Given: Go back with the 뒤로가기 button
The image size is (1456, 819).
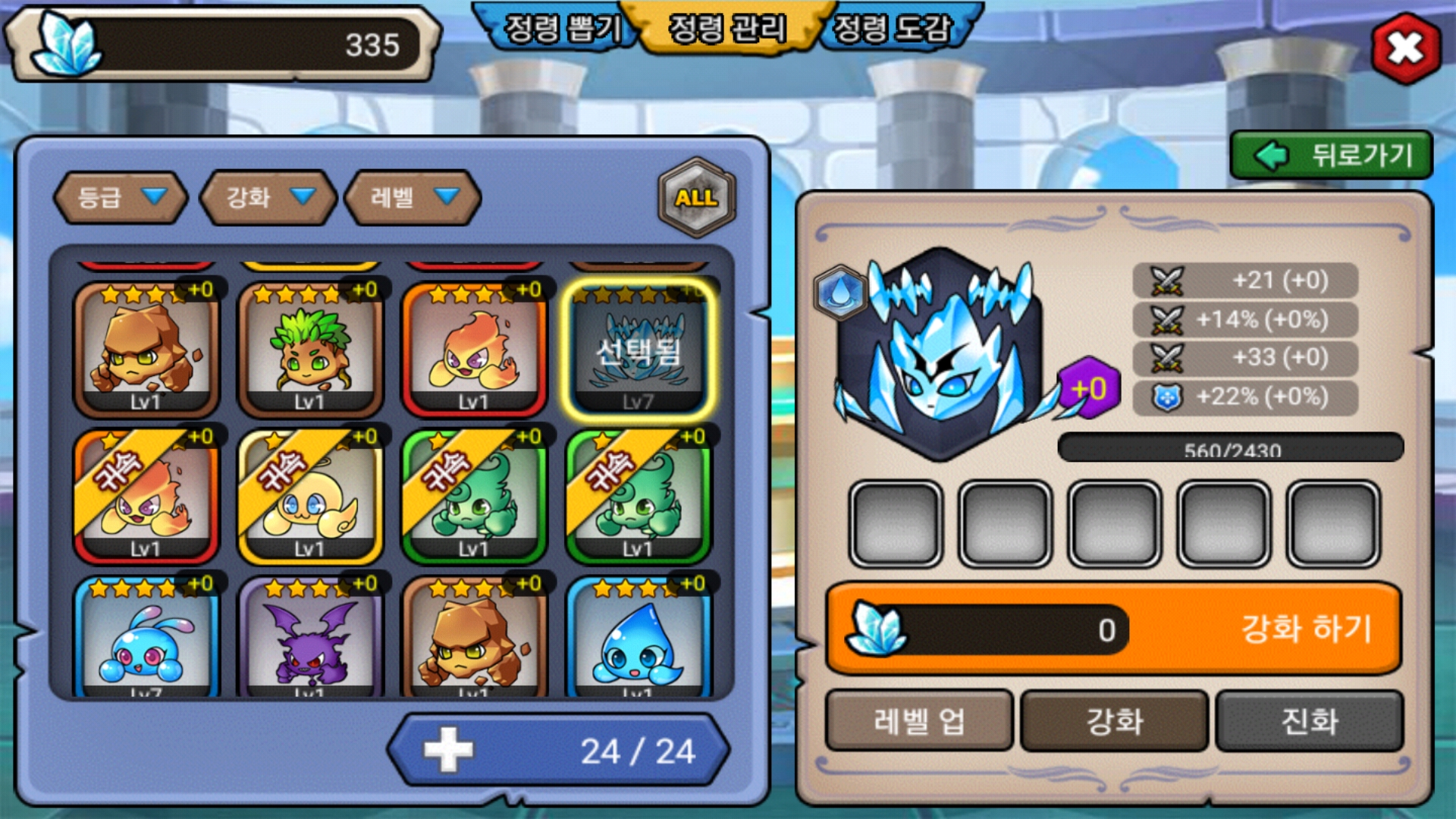Looking at the screenshot, I should click(1332, 155).
